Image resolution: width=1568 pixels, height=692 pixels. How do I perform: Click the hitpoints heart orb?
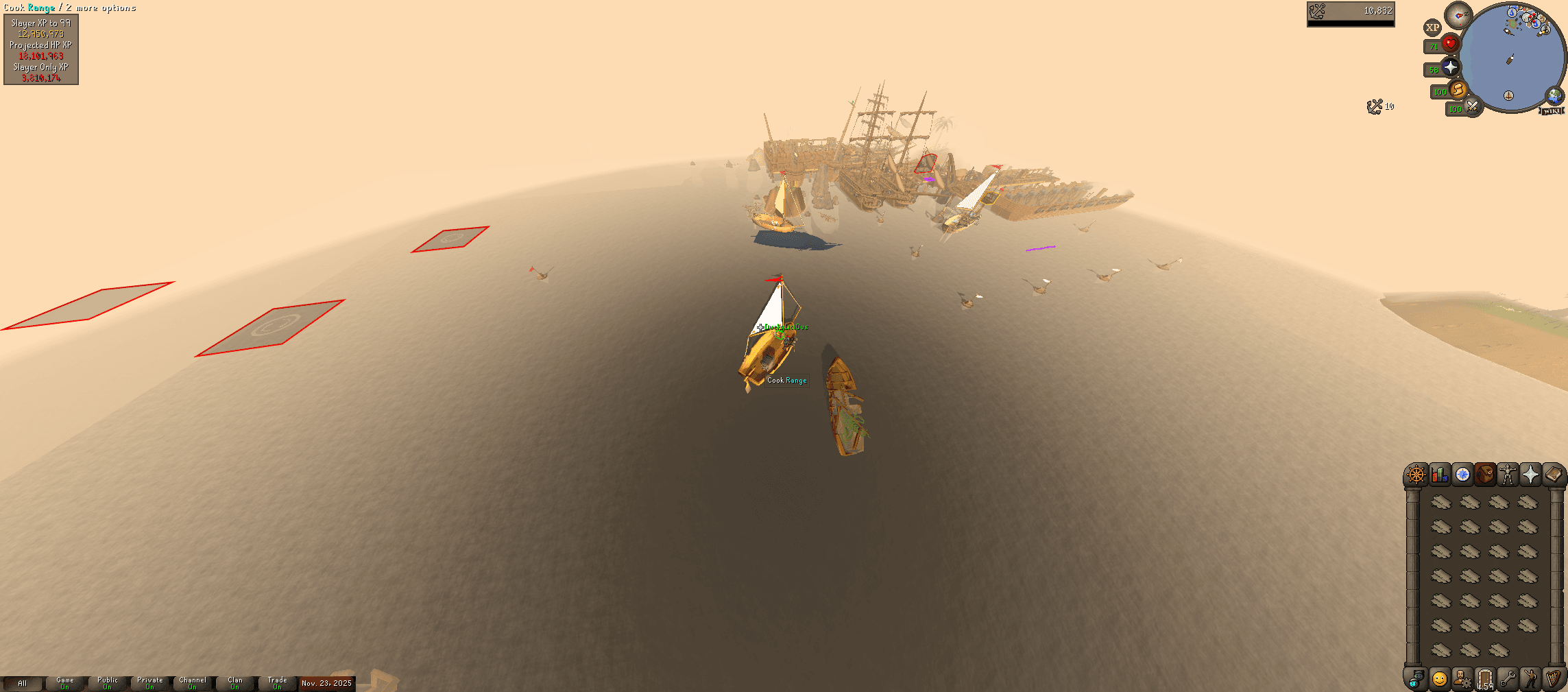coord(1449,43)
